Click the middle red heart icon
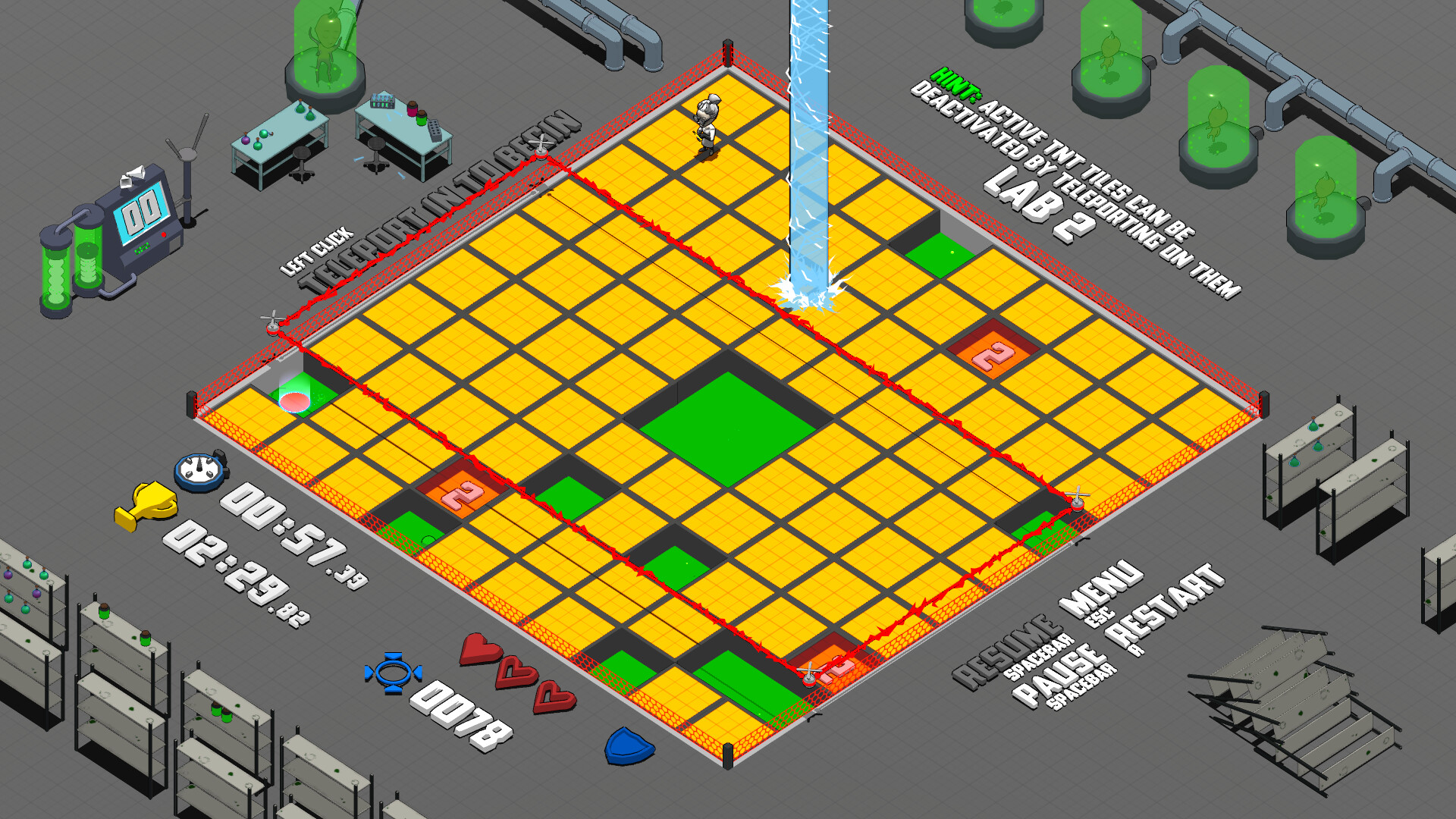 [x=517, y=671]
